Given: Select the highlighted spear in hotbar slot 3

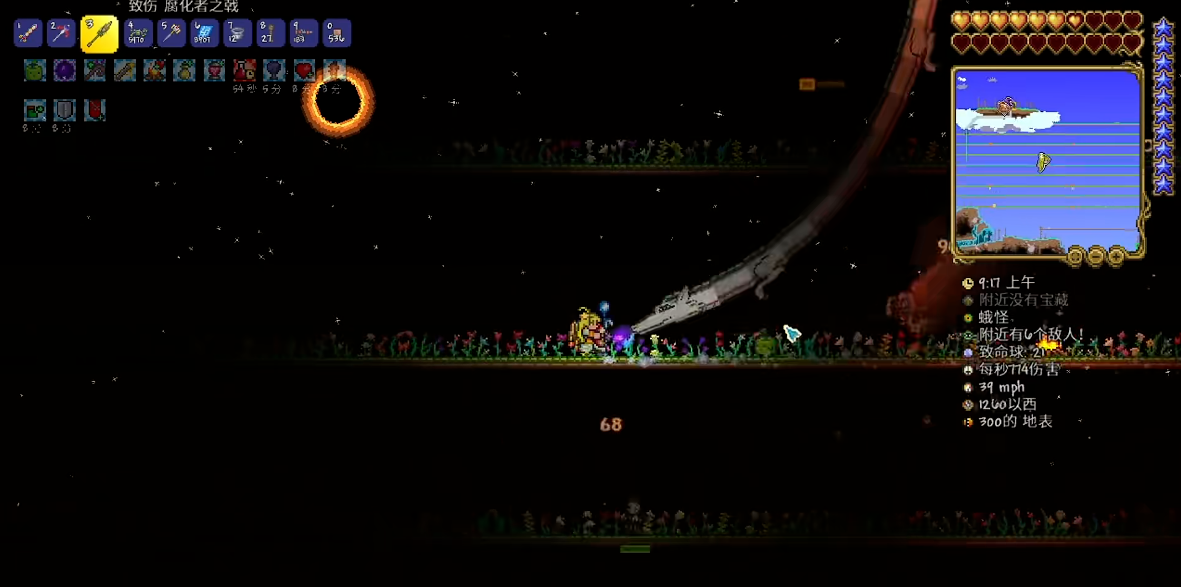Looking at the screenshot, I should 99,34.
